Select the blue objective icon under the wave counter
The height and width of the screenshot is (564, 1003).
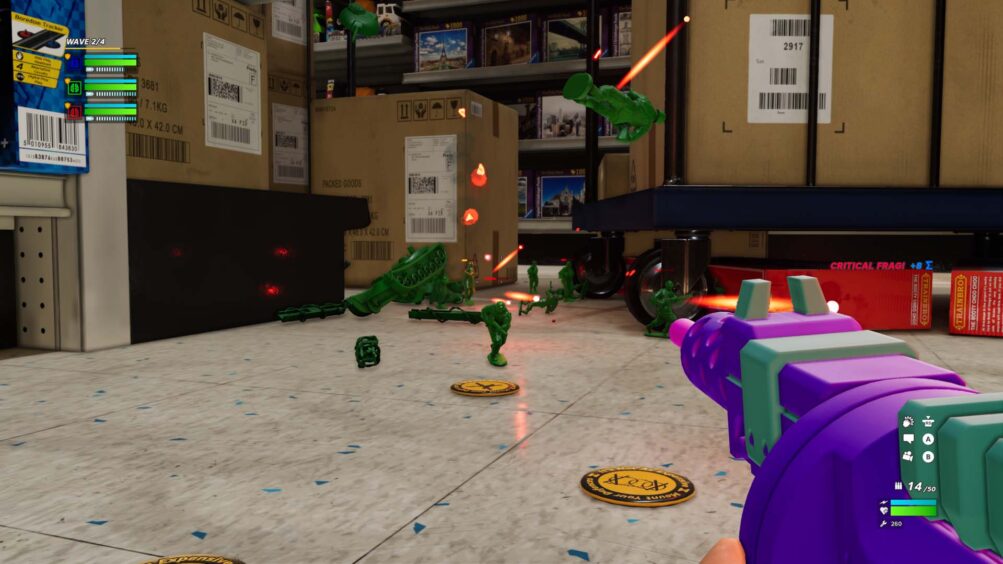click(x=74, y=62)
